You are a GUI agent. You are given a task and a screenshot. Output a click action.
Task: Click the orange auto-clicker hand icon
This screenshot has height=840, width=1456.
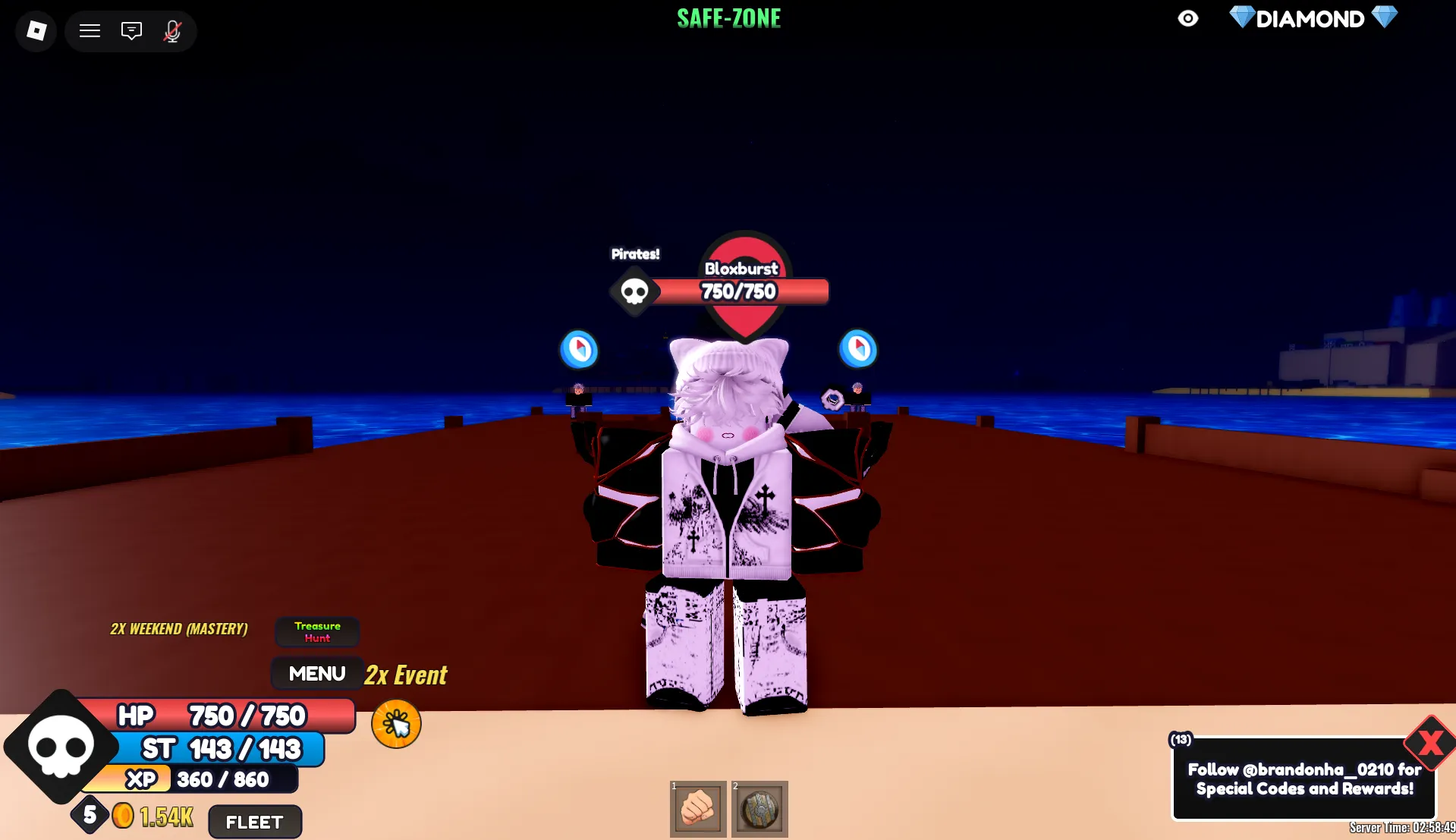(395, 724)
